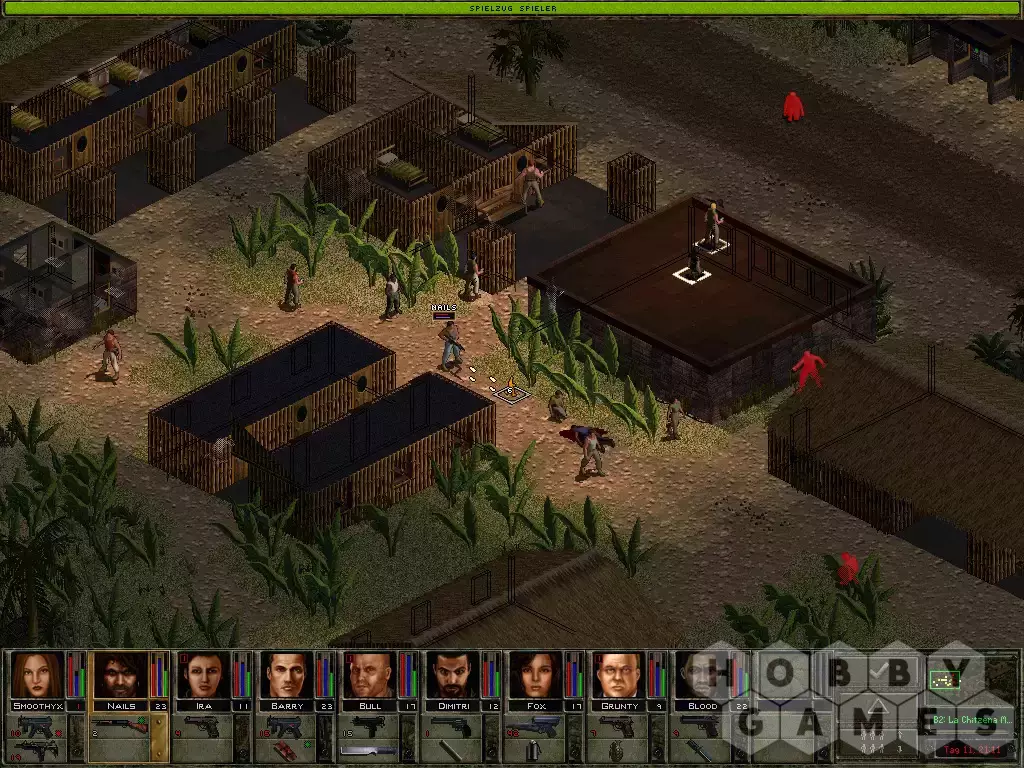Screen dimensions: 1024x768
Task: Choose Barry's portrait
Action: pos(287,675)
